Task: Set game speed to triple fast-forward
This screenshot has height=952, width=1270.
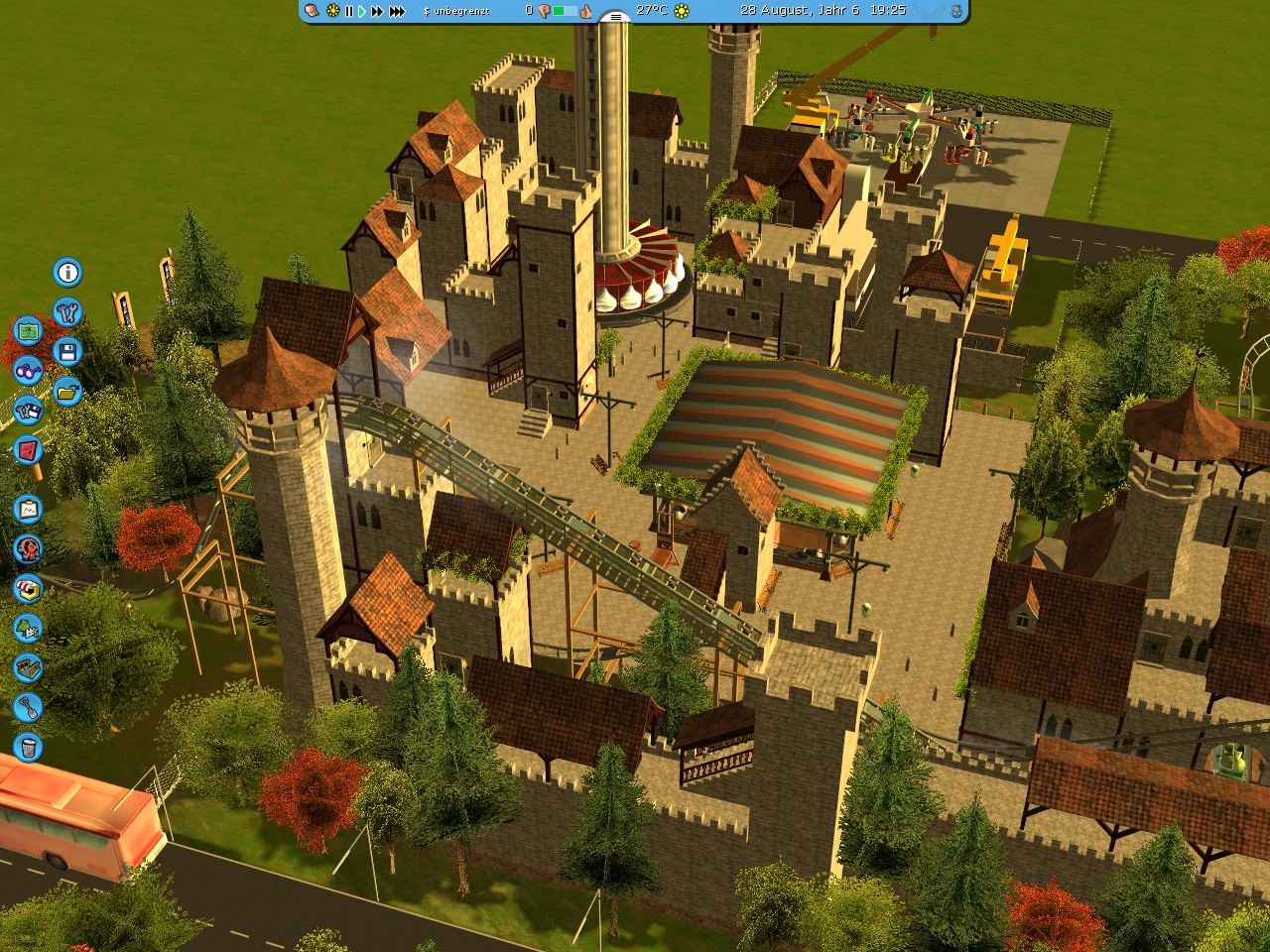Action: 397,11
